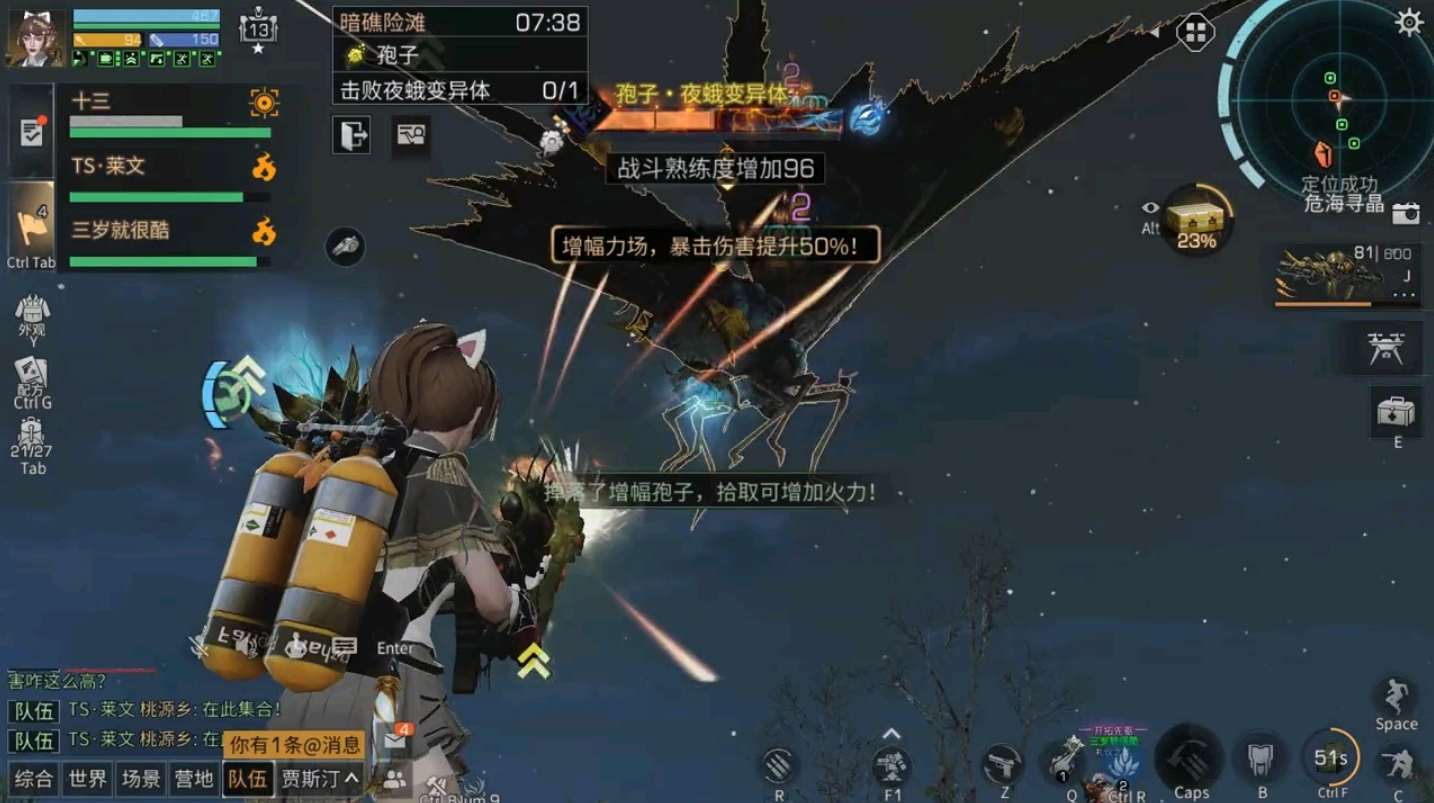1434x803 pixels.
Task: Open the 外观 appearance menu
Action: point(32,315)
